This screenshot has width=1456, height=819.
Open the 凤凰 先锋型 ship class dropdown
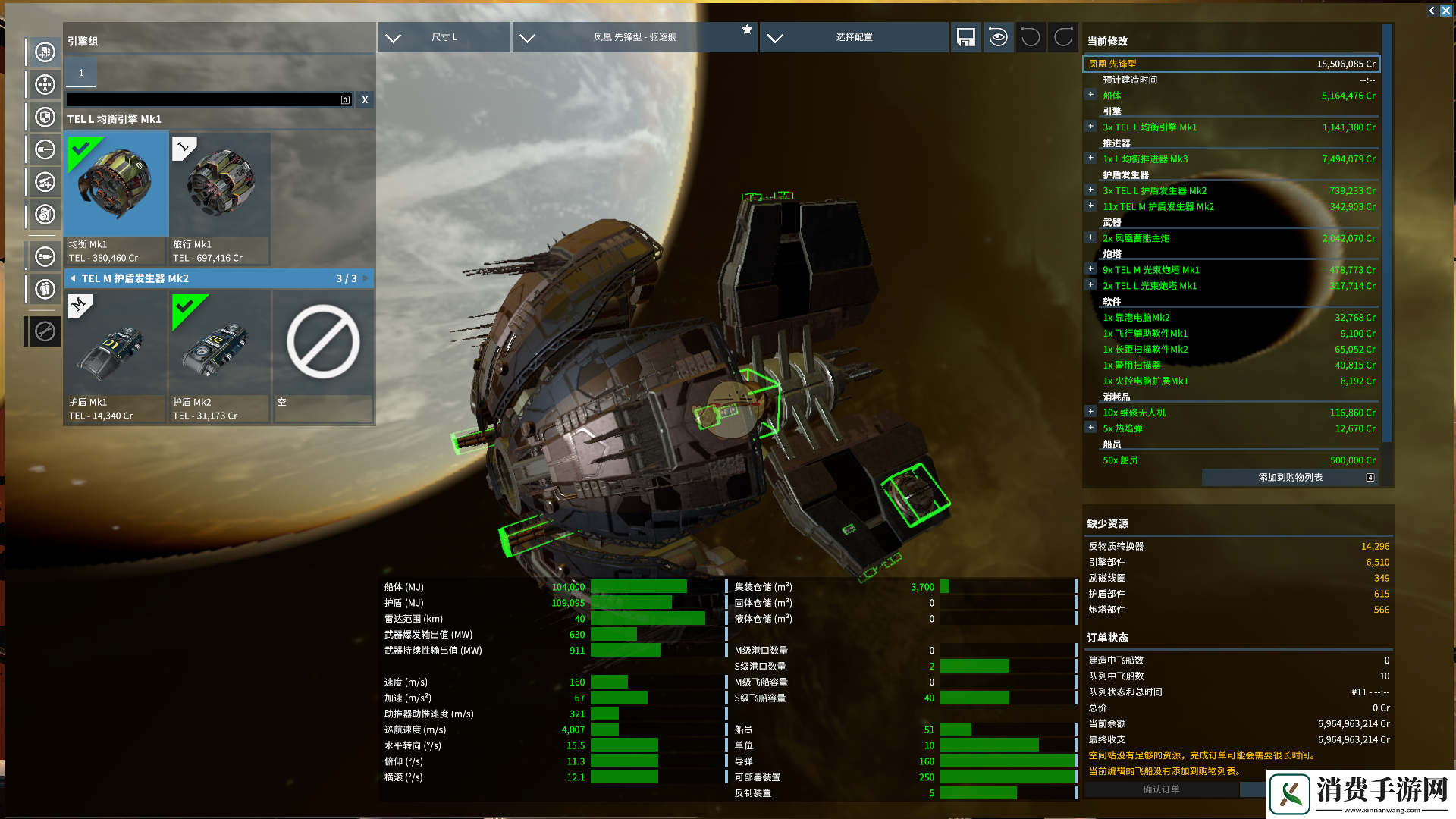(634, 37)
